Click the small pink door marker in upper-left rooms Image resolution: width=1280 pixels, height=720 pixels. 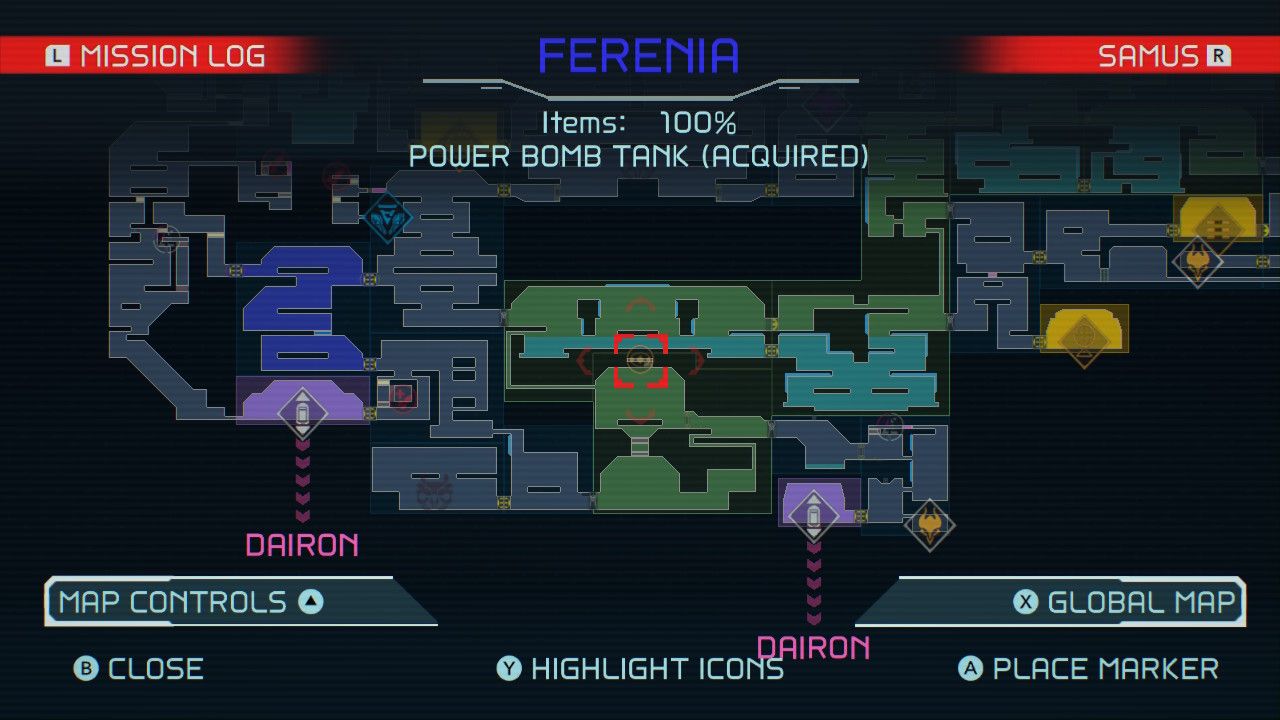click(x=378, y=189)
